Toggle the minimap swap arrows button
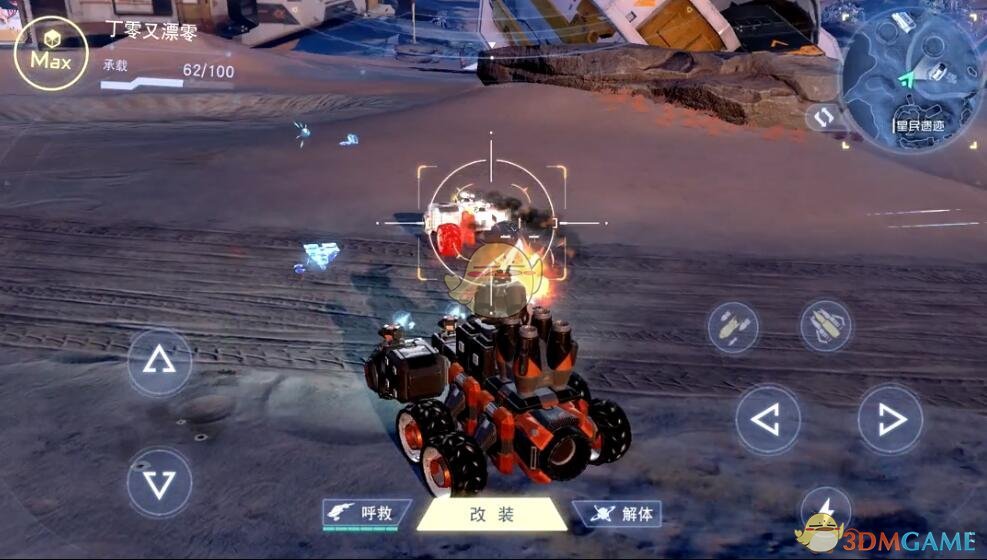 click(x=822, y=117)
